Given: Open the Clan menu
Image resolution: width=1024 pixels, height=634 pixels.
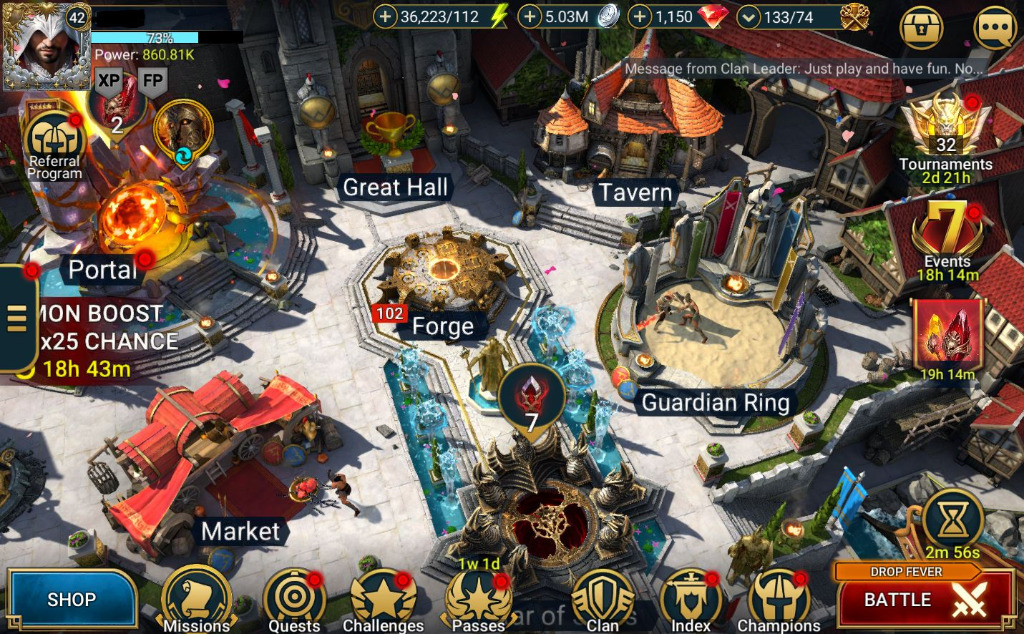Looking at the screenshot, I should coord(602,600).
